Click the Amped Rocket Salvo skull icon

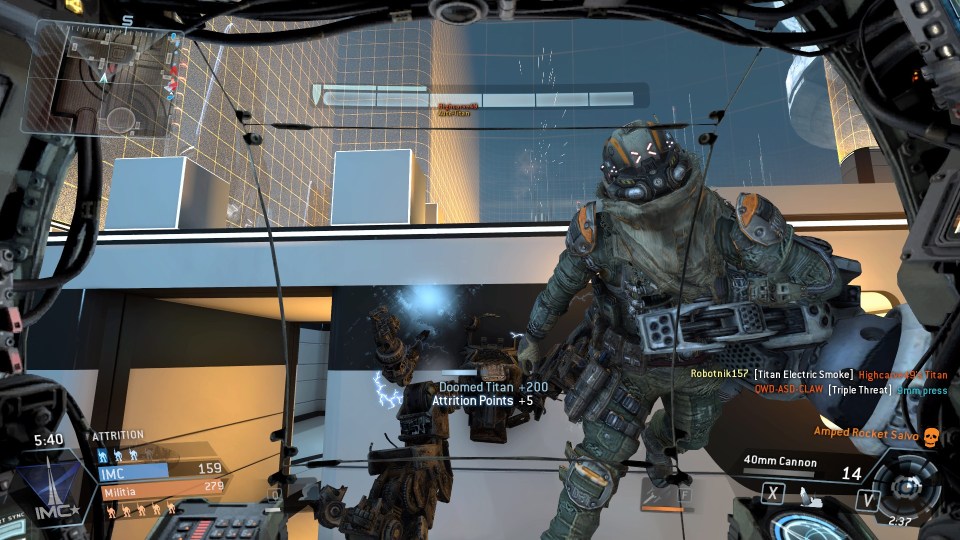point(931,434)
